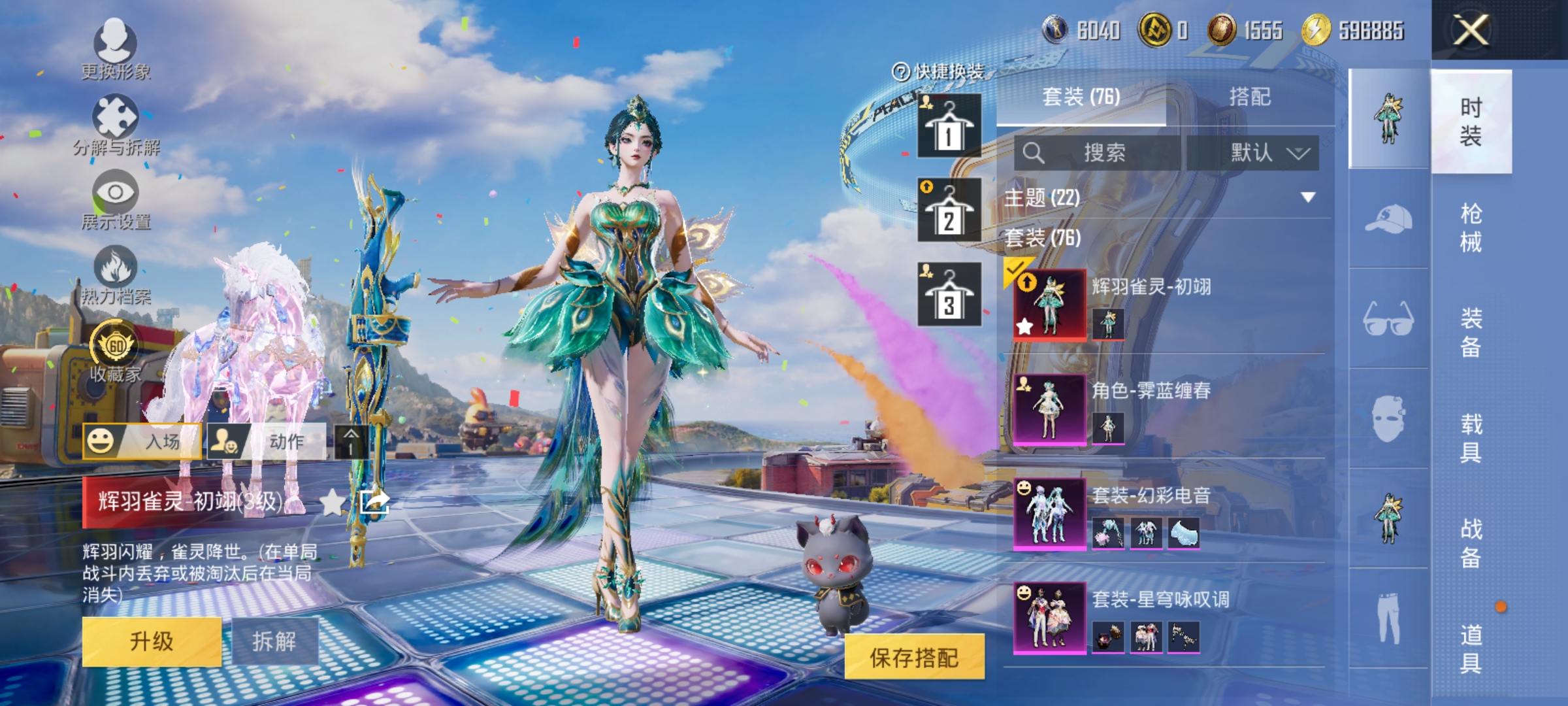Open the 更换形象 avatar change panel

point(116,49)
